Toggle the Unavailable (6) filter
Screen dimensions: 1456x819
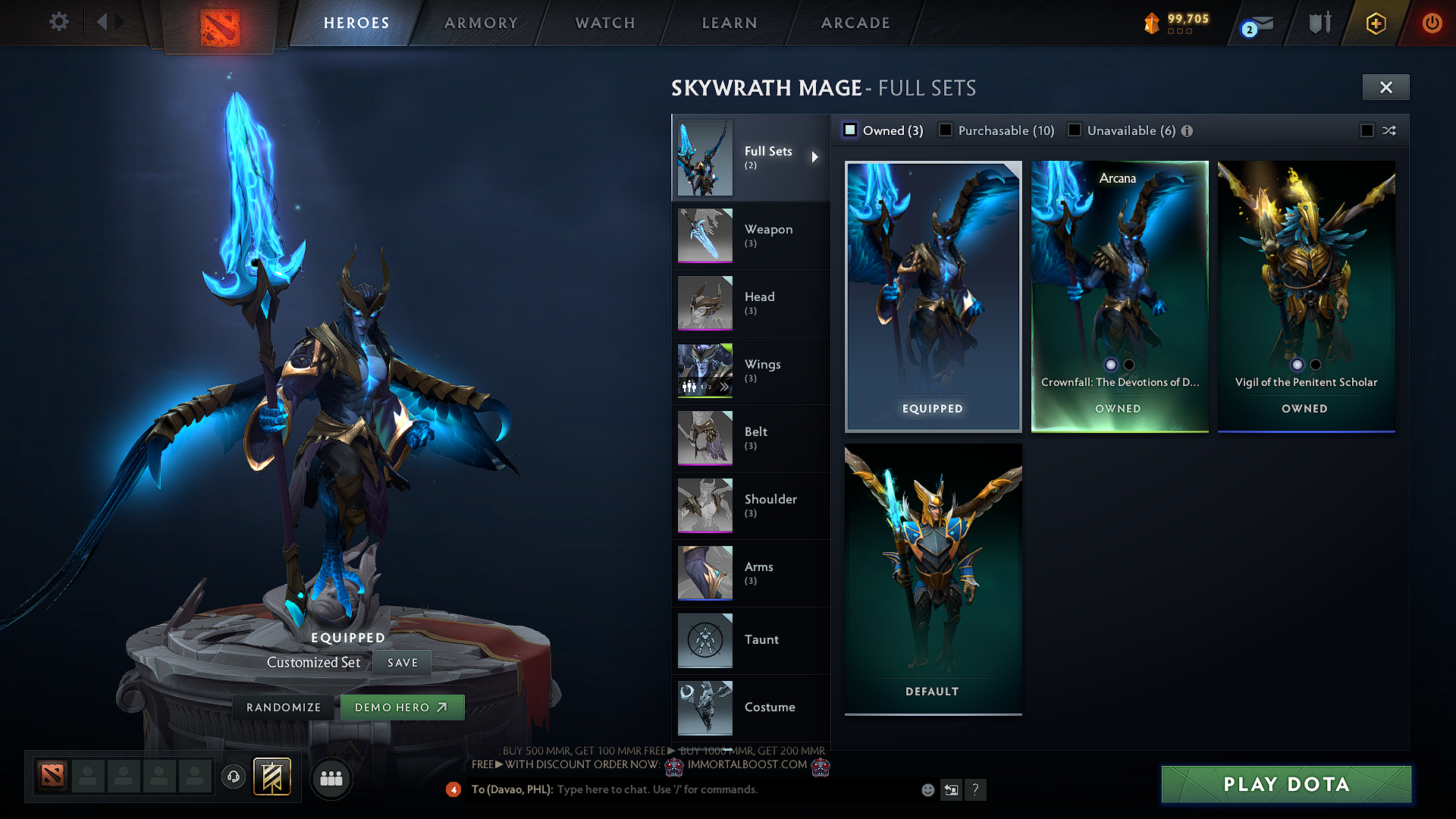tap(1075, 130)
